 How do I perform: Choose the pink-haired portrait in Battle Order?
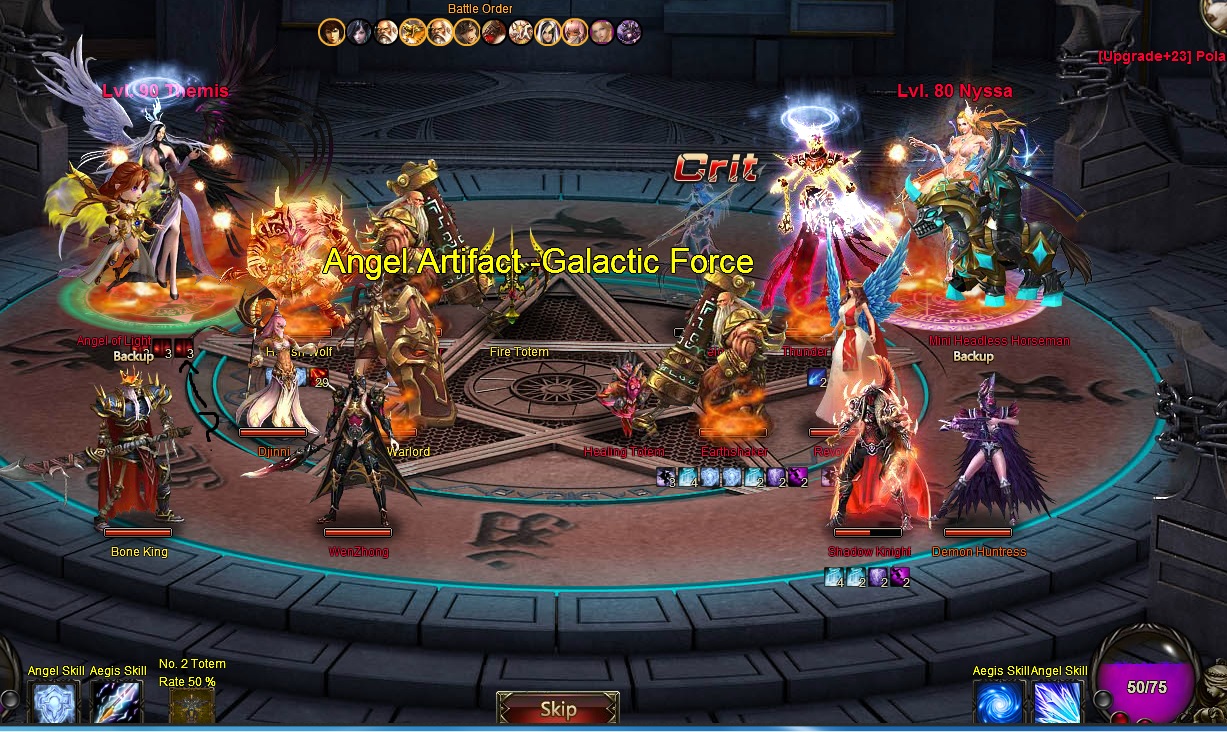click(575, 32)
